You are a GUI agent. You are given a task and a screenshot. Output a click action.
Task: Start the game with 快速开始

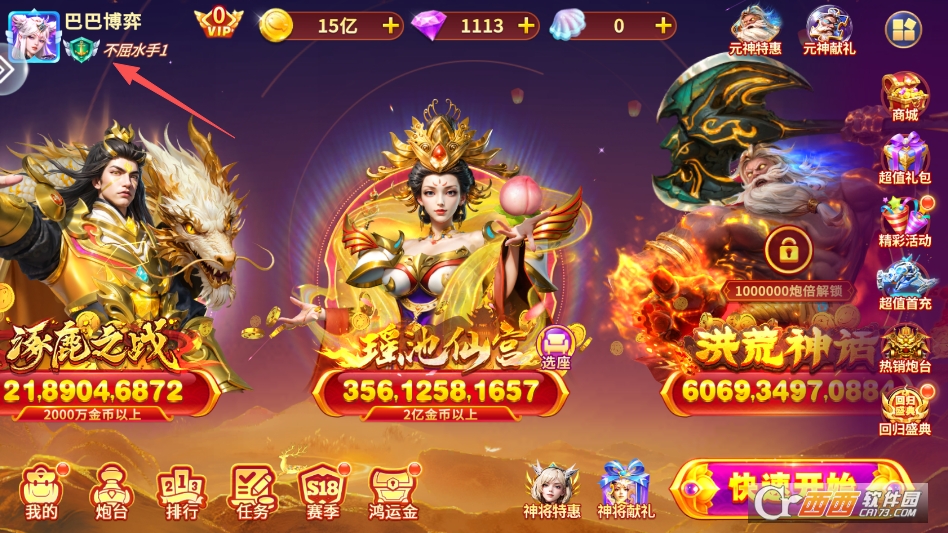(x=790, y=490)
